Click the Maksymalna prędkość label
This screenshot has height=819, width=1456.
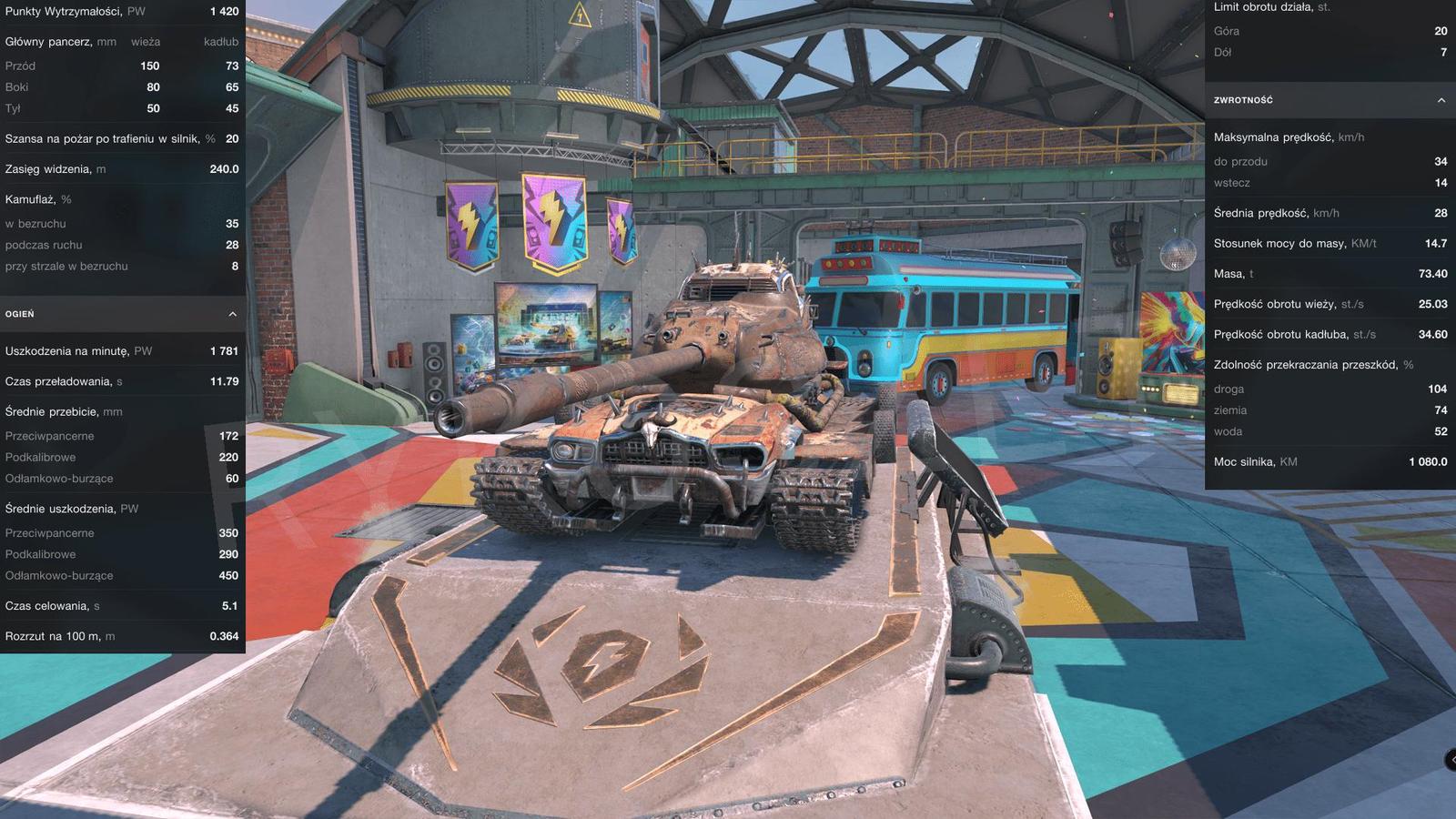[1284, 137]
